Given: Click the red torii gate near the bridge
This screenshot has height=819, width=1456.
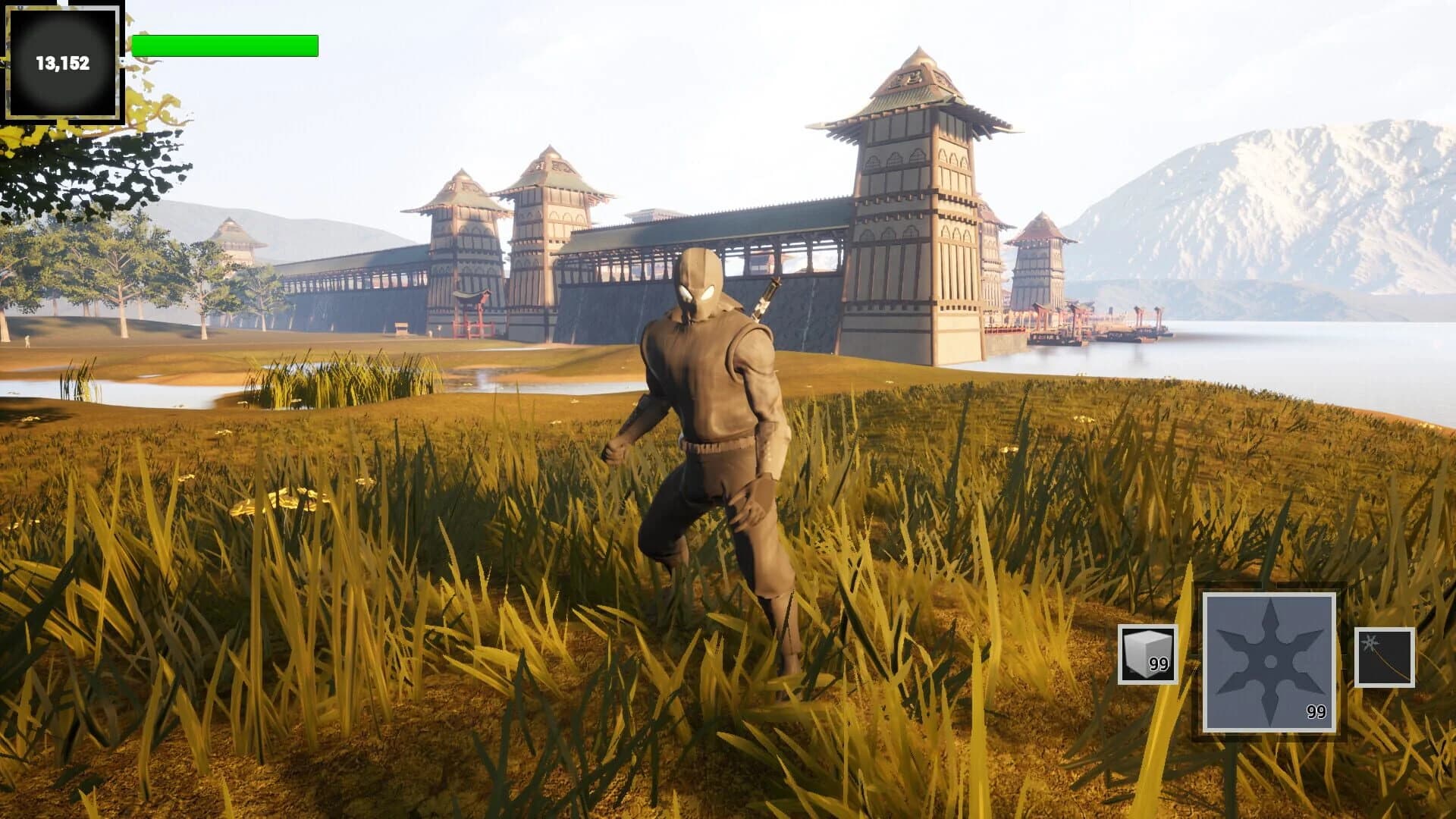Looking at the screenshot, I should pyautogui.click(x=474, y=312).
